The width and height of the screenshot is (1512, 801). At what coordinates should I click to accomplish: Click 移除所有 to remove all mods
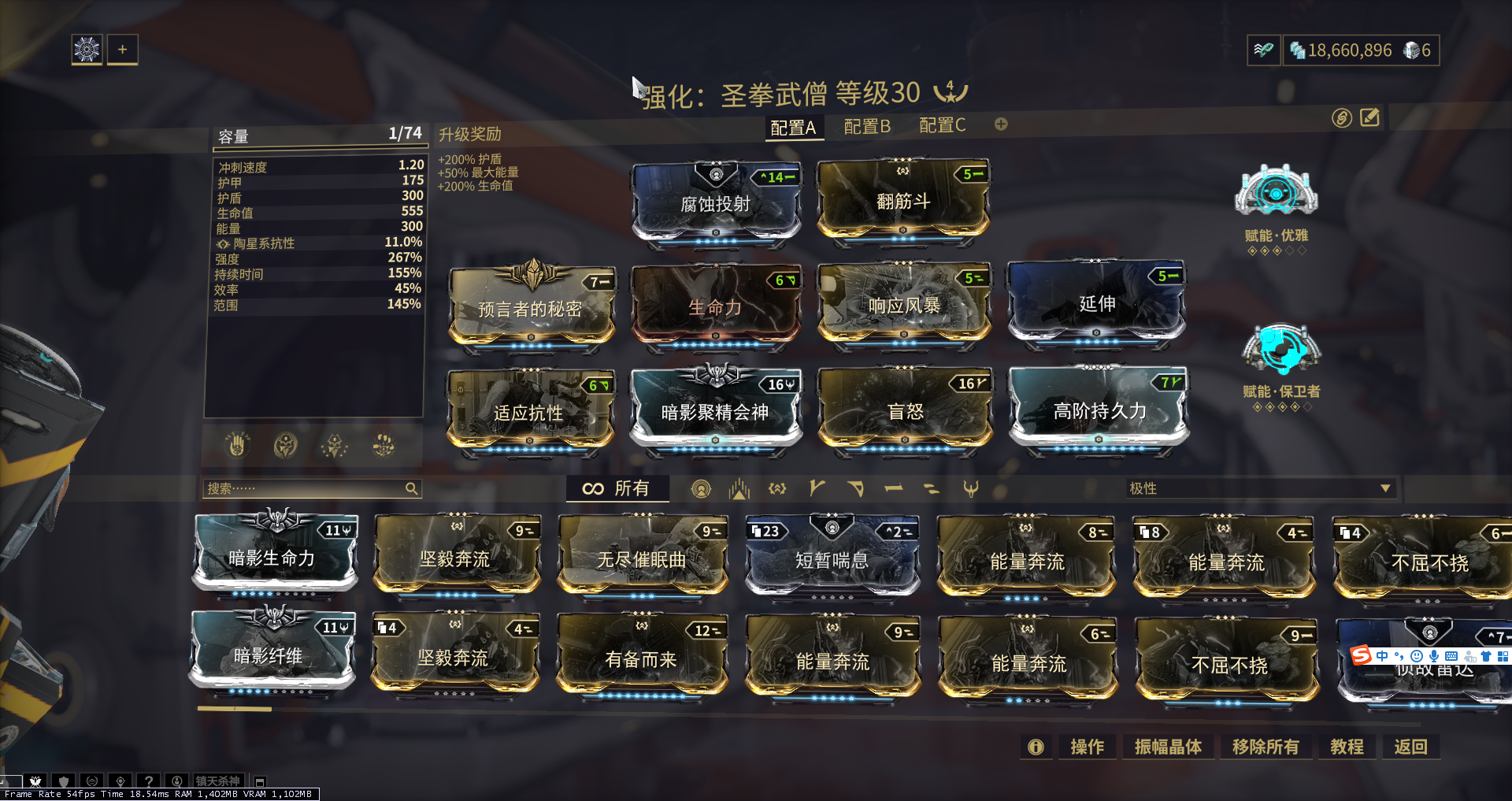[1266, 747]
